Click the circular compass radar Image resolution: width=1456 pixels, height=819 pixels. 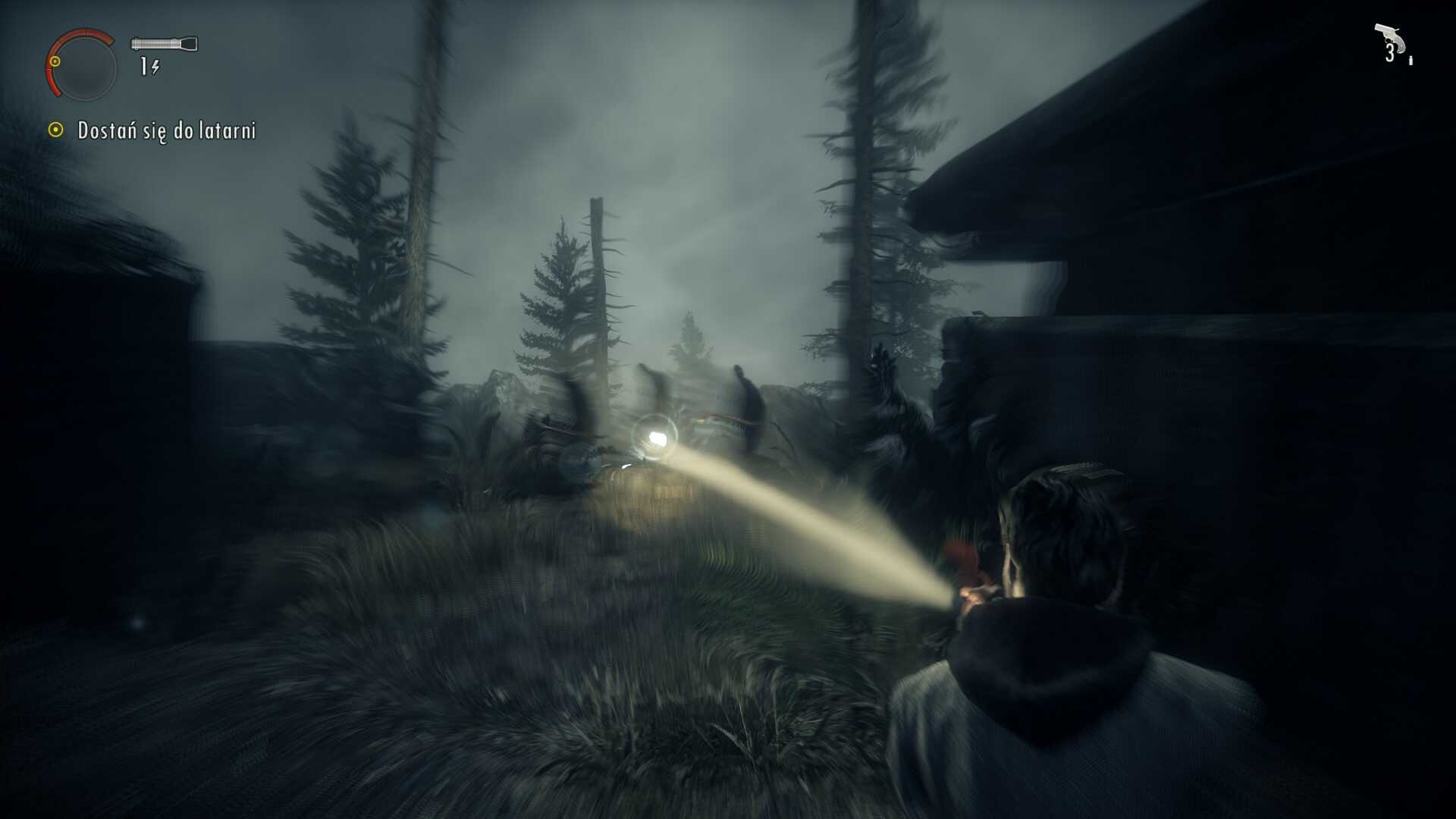(x=83, y=67)
